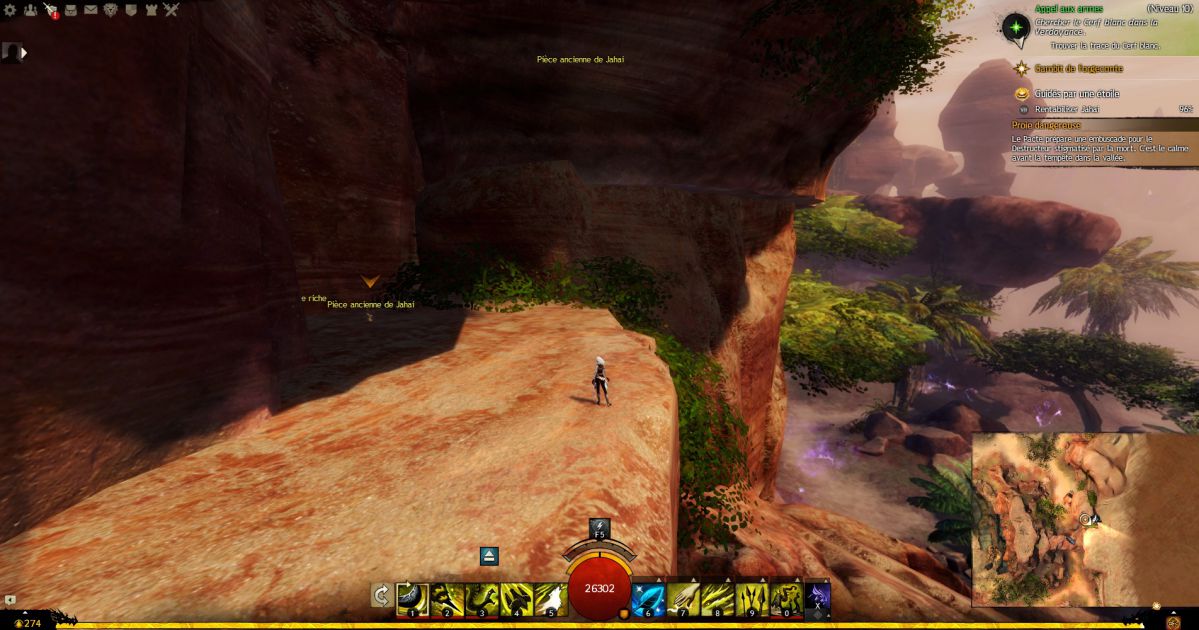Viewport: 1199px width, 630px height.
Task: Activate weapon skill 1 on the skill bar
Action: click(412, 597)
